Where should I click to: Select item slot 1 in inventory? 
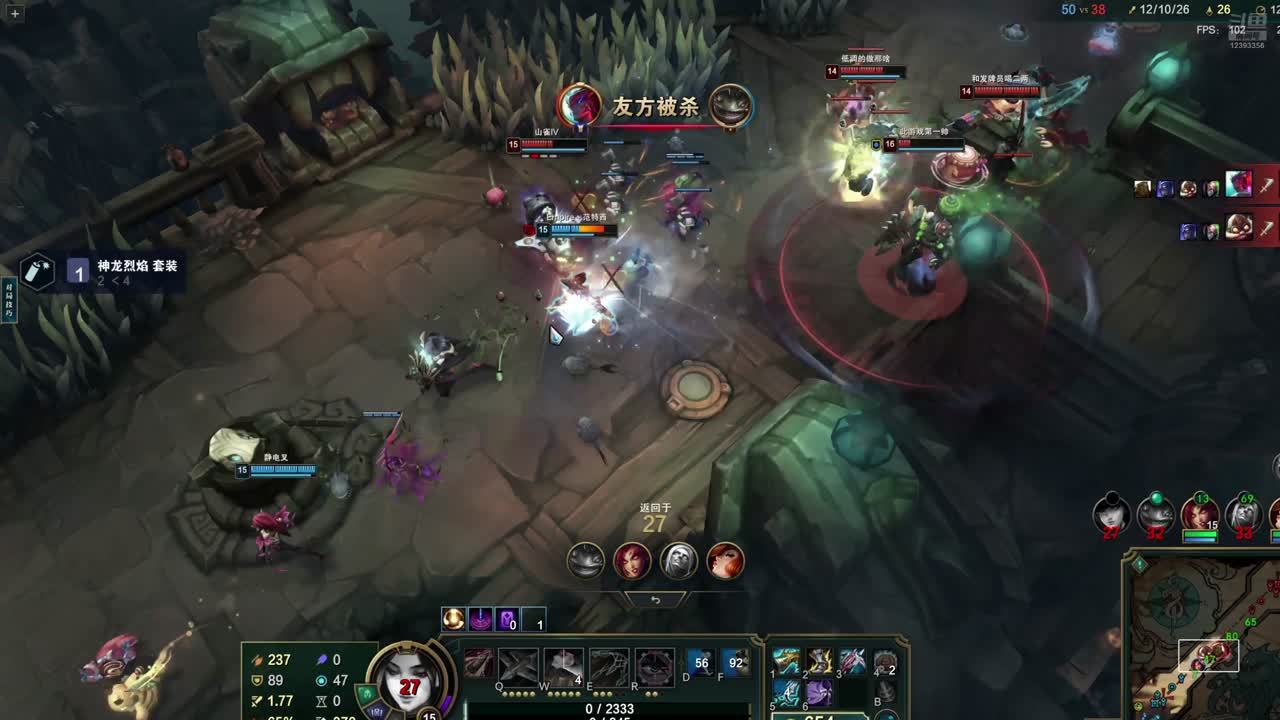(786, 662)
